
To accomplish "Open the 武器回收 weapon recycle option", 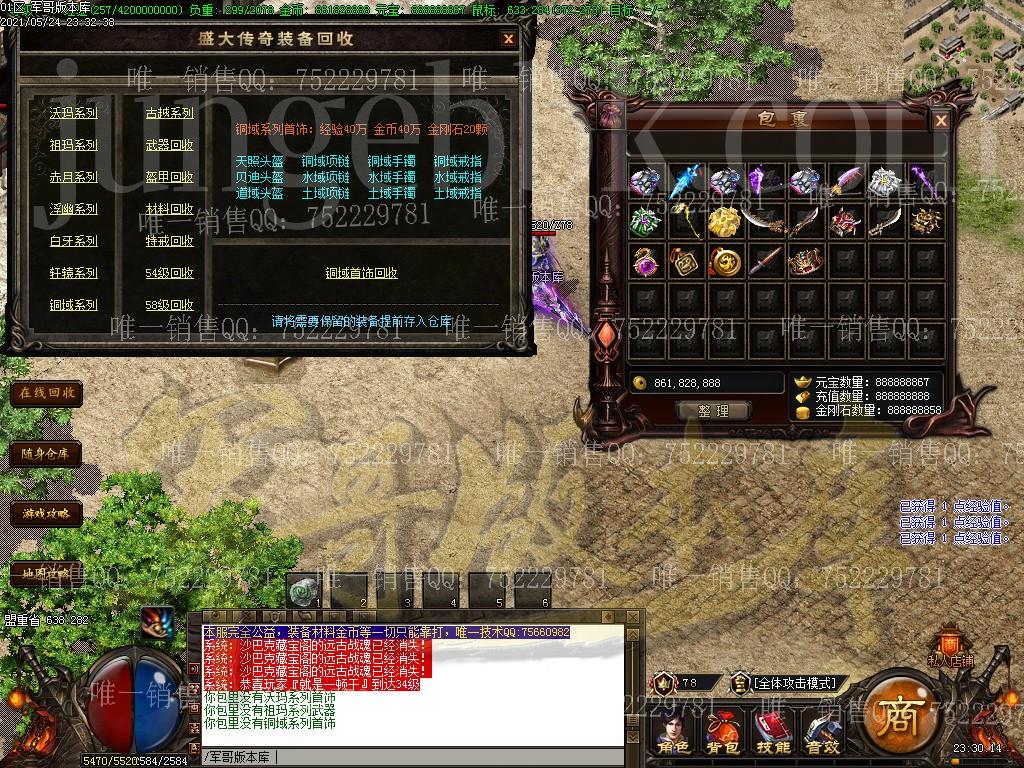I will (x=169, y=145).
